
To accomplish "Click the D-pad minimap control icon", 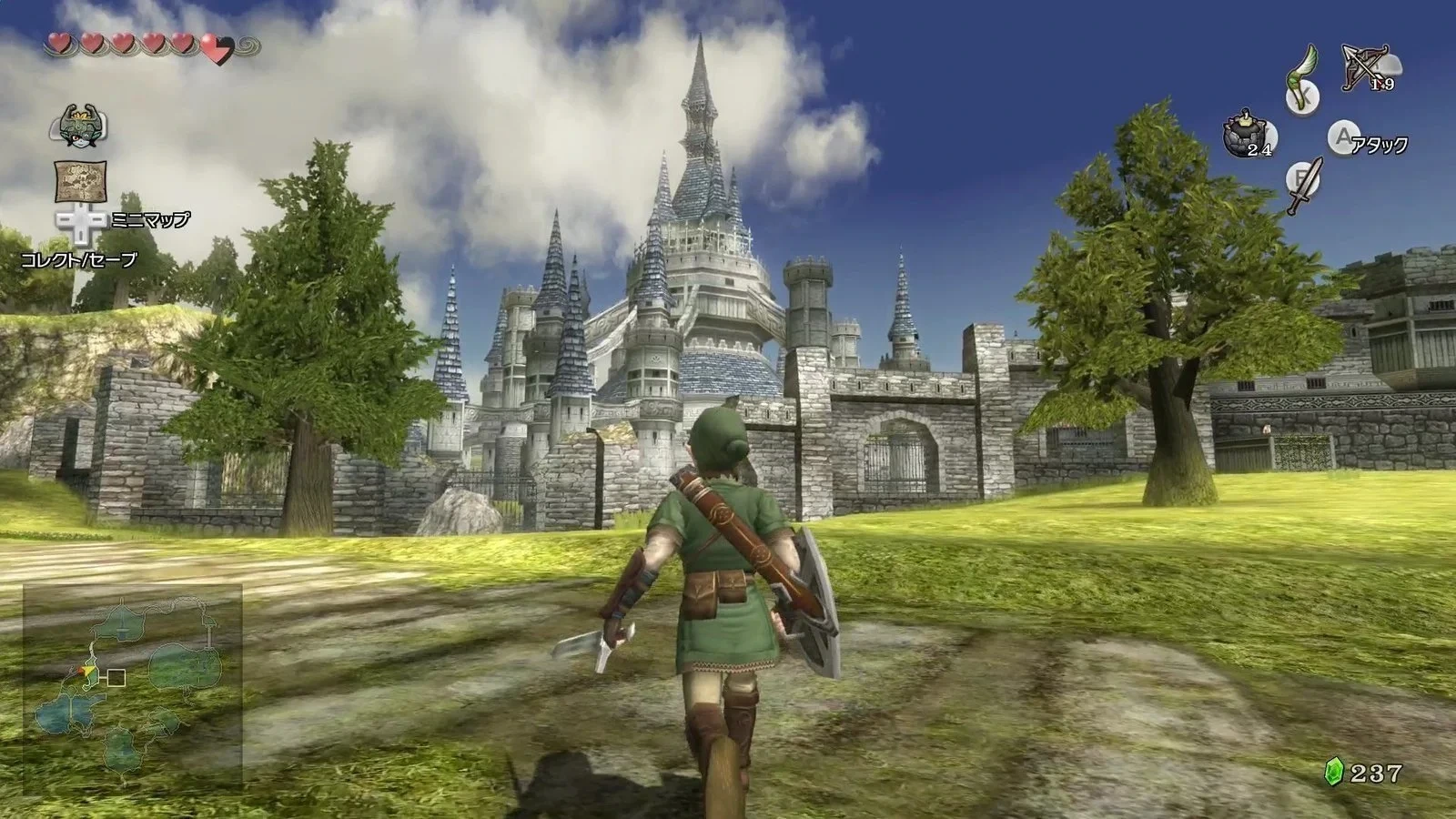I will click(x=83, y=221).
